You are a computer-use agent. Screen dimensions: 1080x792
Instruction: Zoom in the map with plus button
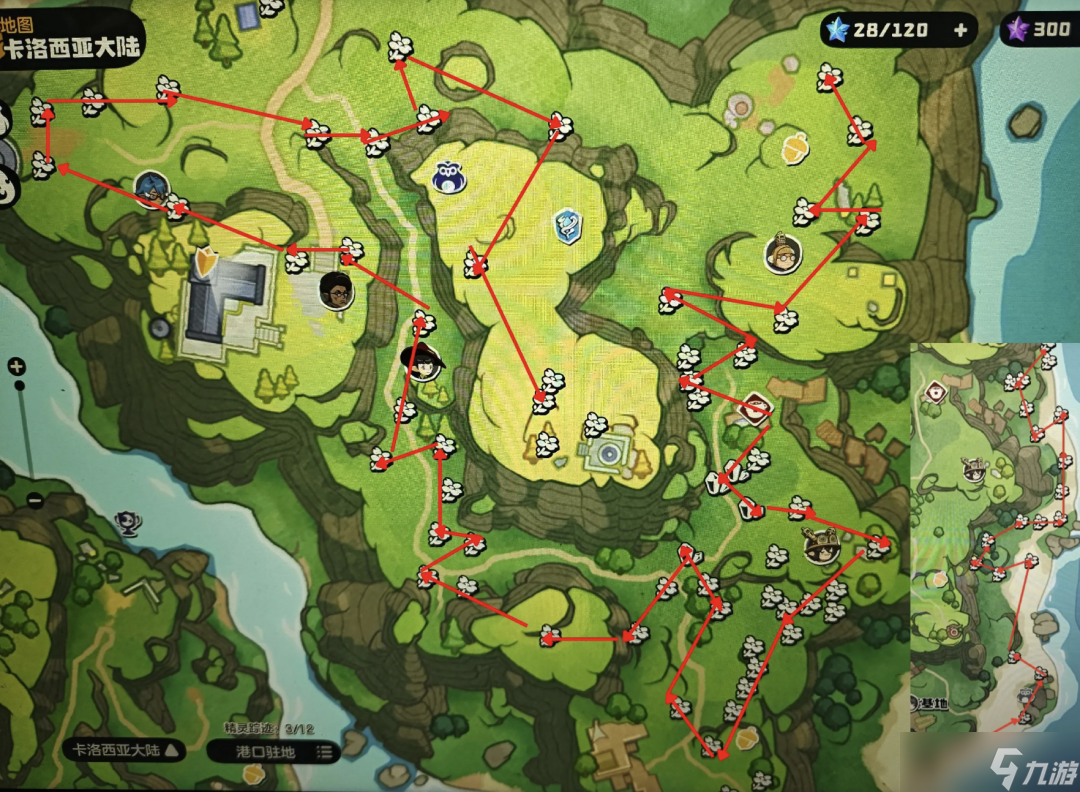point(17,367)
